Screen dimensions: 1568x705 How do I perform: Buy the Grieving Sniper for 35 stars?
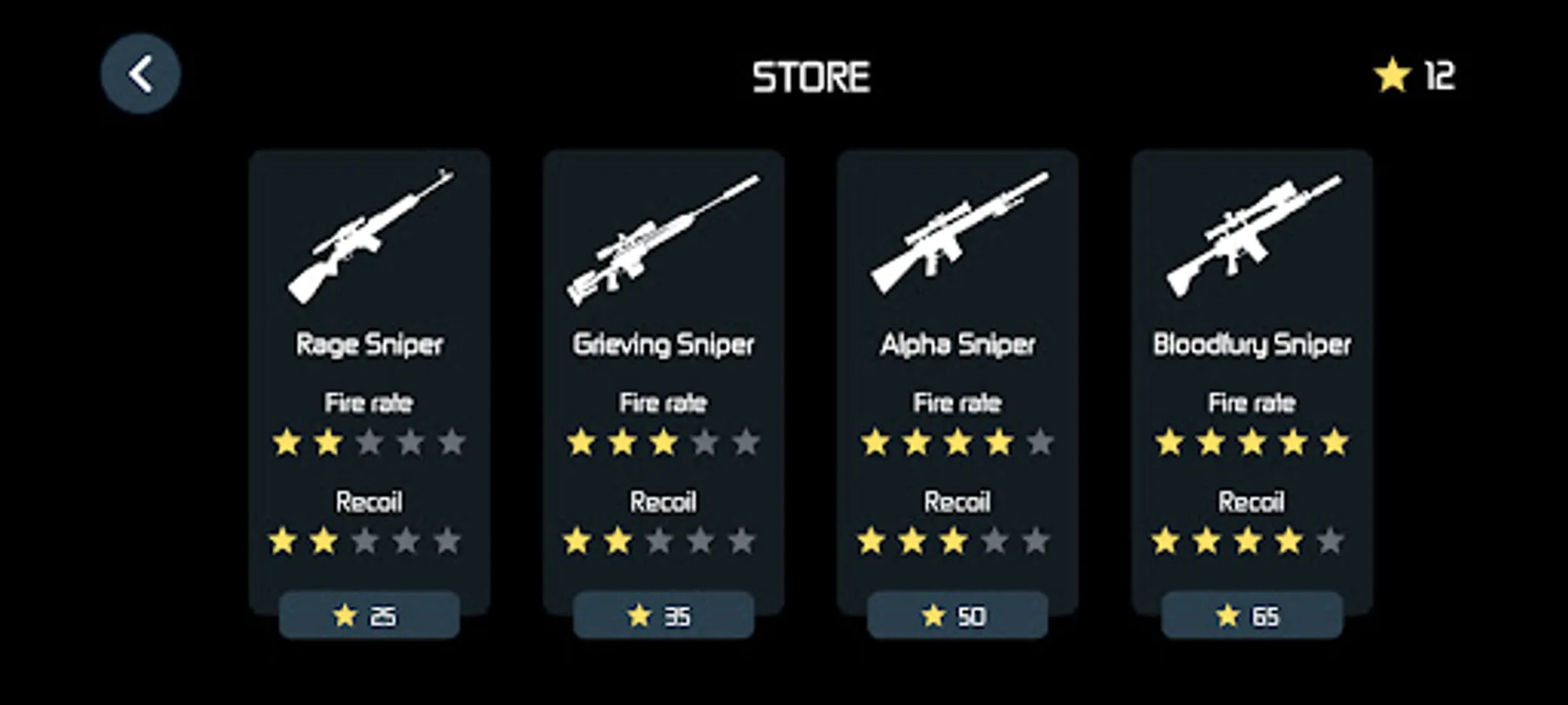(x=665, y=616)
